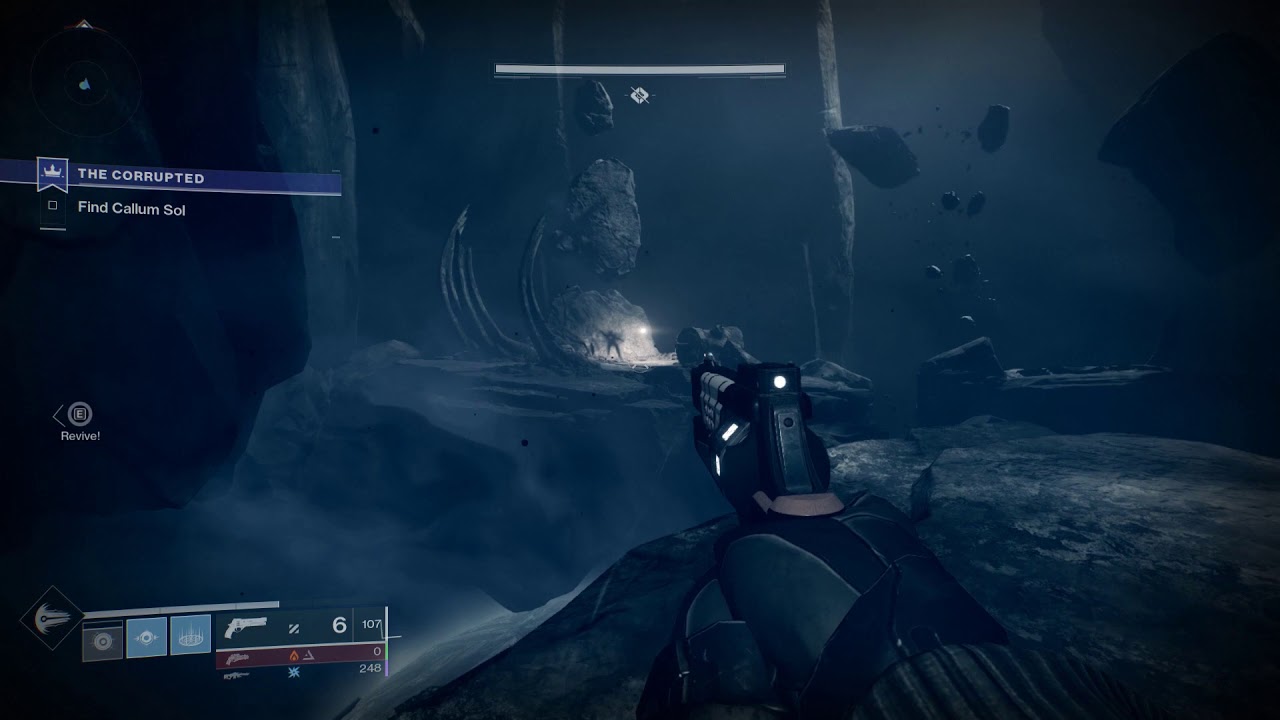Open The Corrupted quest tracker banner
The image size is (1280, 720).
click(x=190, y=177)
